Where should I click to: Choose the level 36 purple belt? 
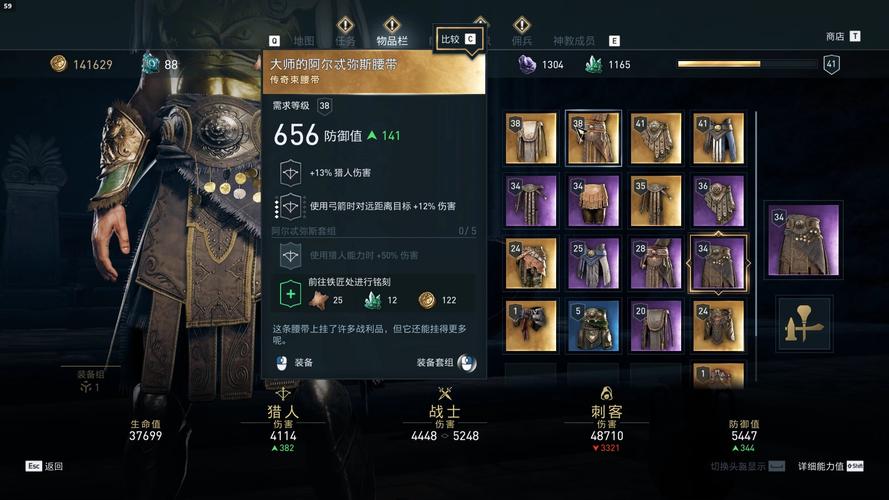pyautogui.click(x=717, y=201)
